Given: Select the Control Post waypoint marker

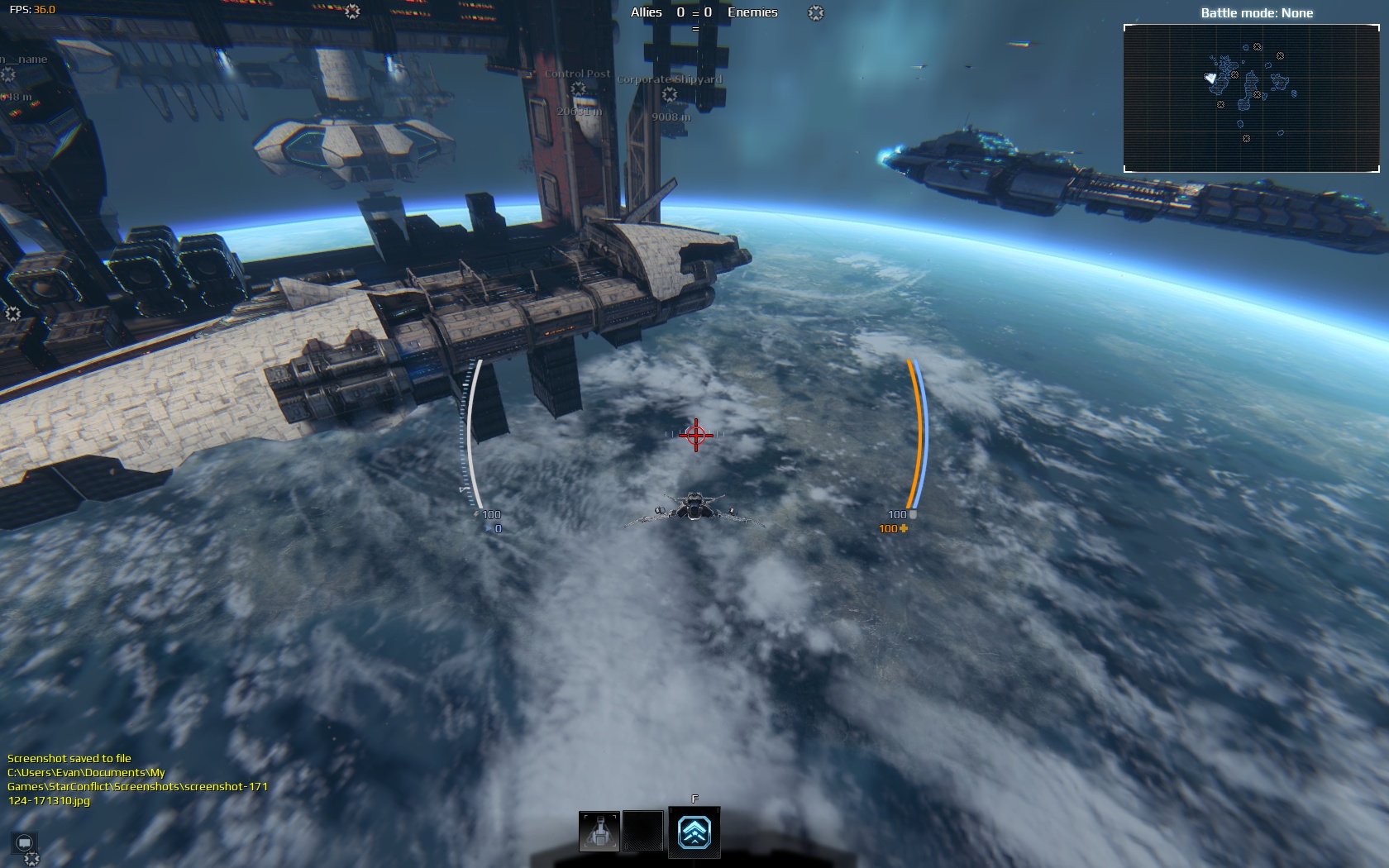Looking at the screenshot, I should [578, 89].
